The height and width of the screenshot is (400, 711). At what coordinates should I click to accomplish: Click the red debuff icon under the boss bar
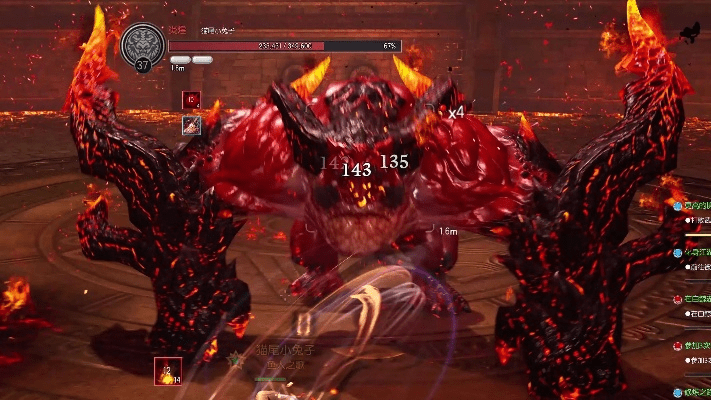191,99
